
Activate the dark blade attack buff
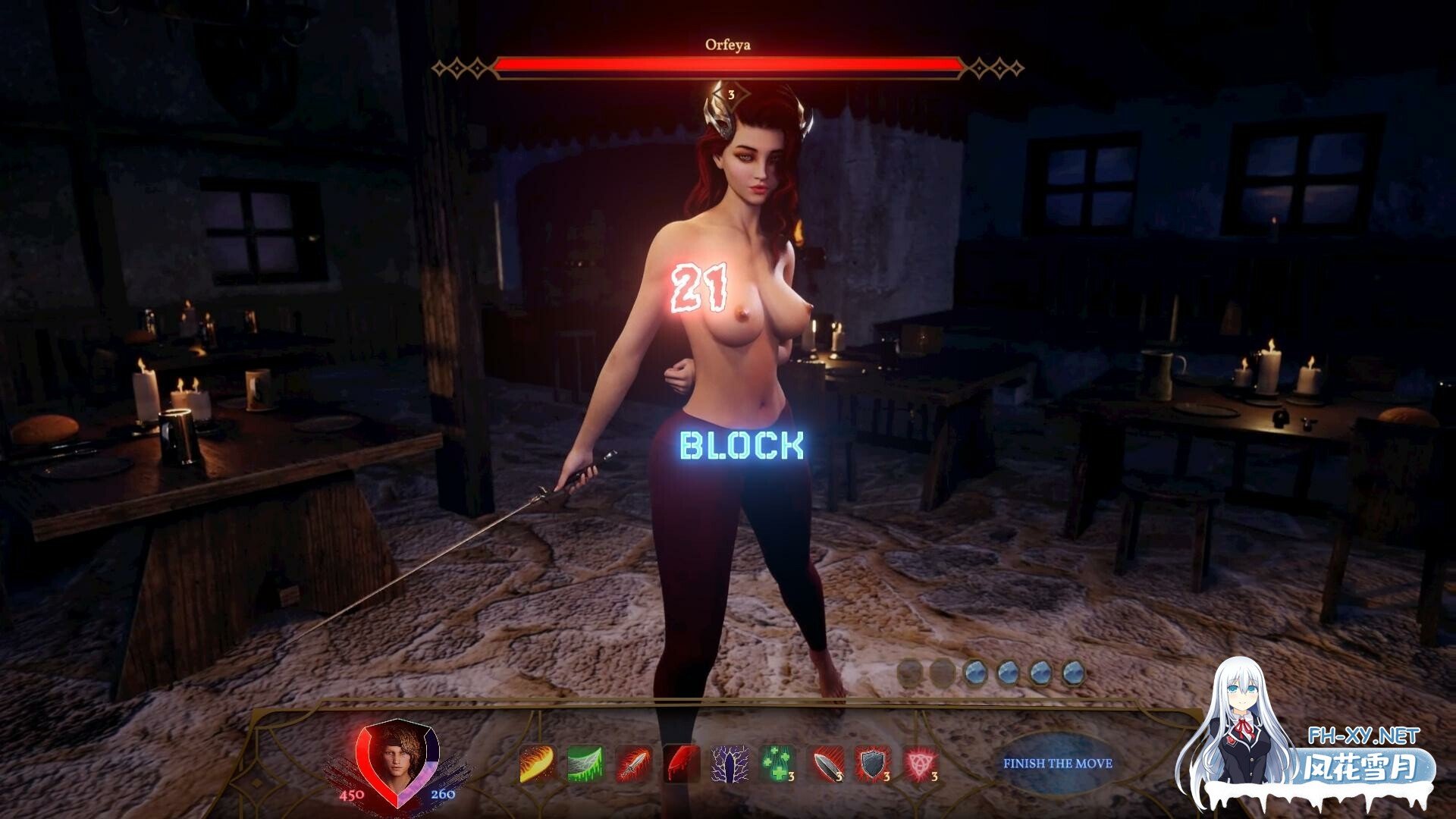pos(826,764)
